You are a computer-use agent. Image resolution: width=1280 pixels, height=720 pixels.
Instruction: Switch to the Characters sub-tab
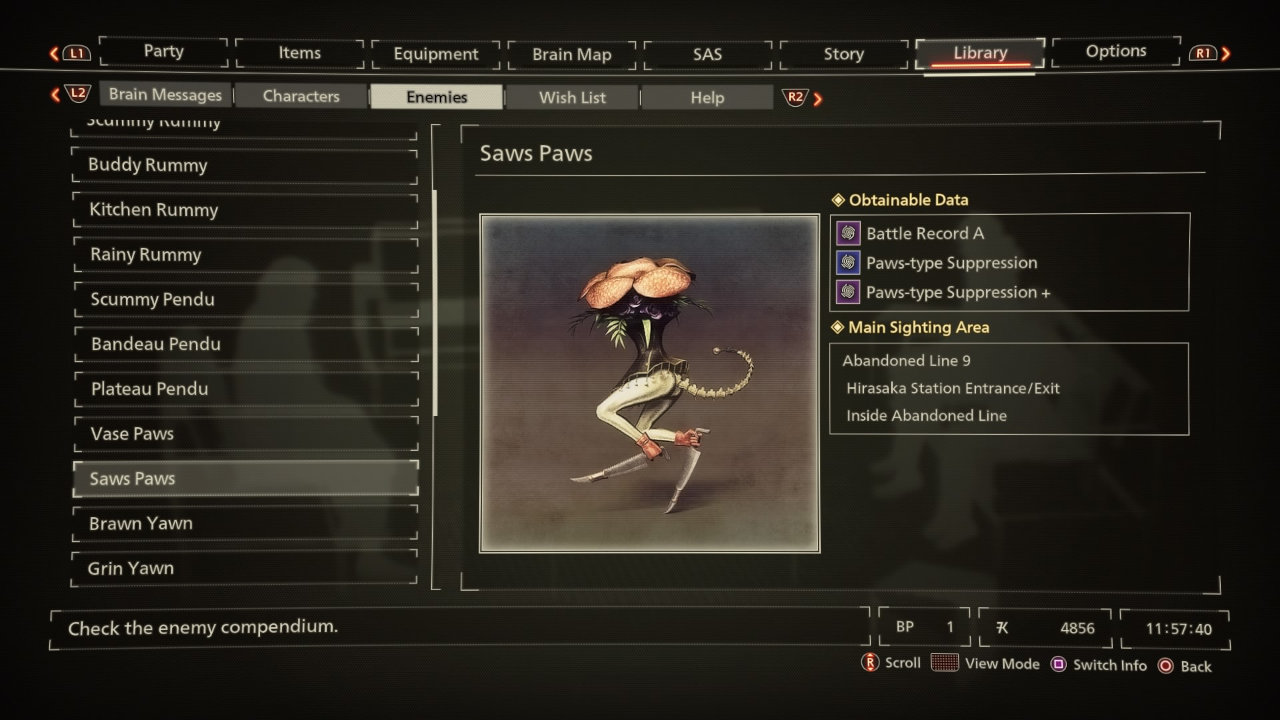click(300, 96)
